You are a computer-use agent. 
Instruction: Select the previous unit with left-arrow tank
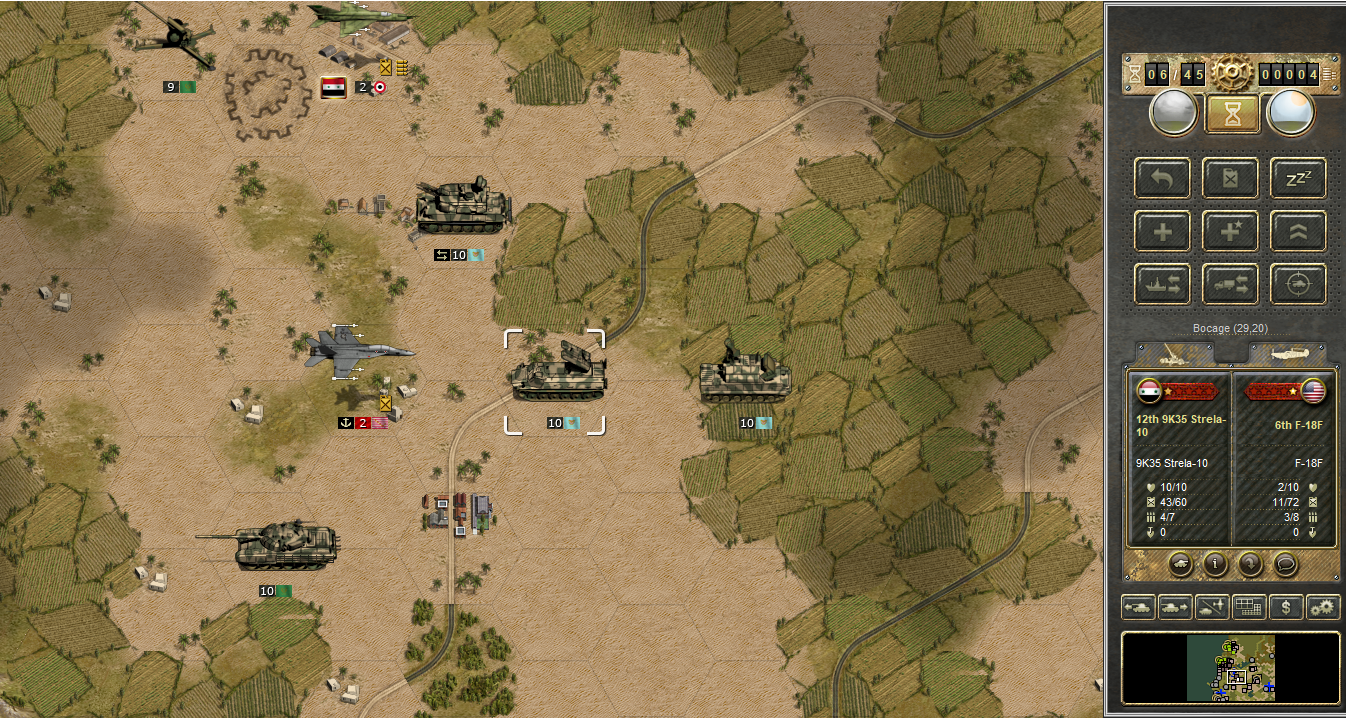(x=1138, y=607)
